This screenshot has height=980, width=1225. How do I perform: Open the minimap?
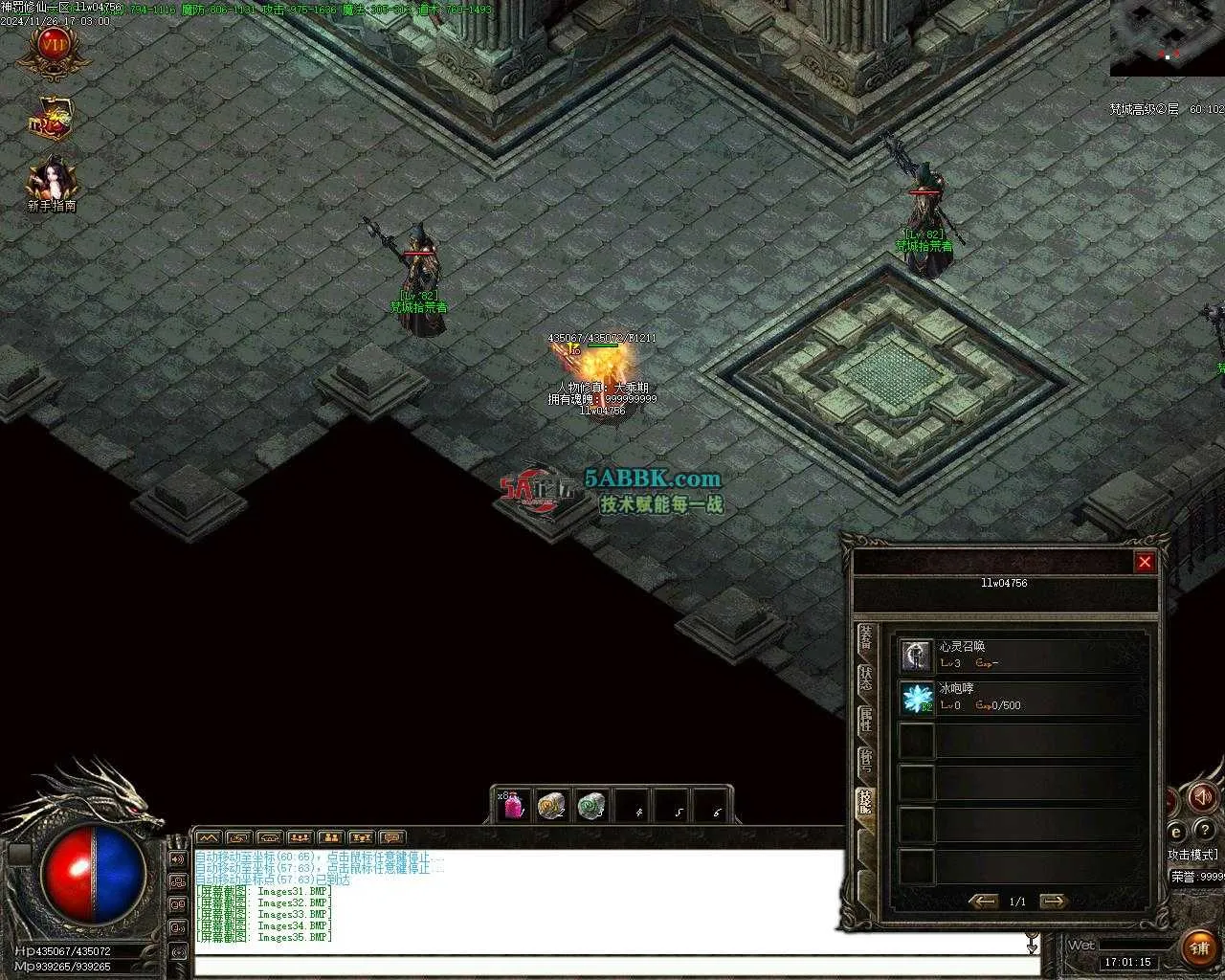pyautogui.click(x=1167, y=37)
